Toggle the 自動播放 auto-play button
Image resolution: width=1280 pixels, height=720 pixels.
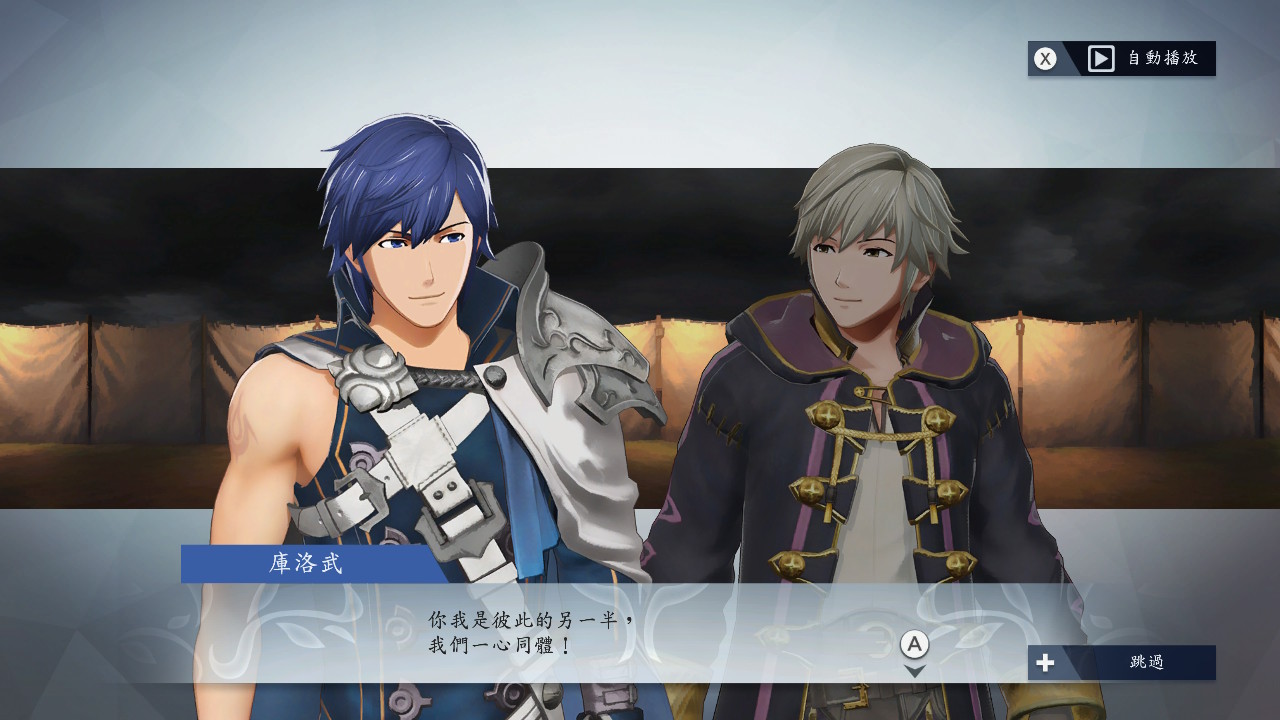(1122, 58)
